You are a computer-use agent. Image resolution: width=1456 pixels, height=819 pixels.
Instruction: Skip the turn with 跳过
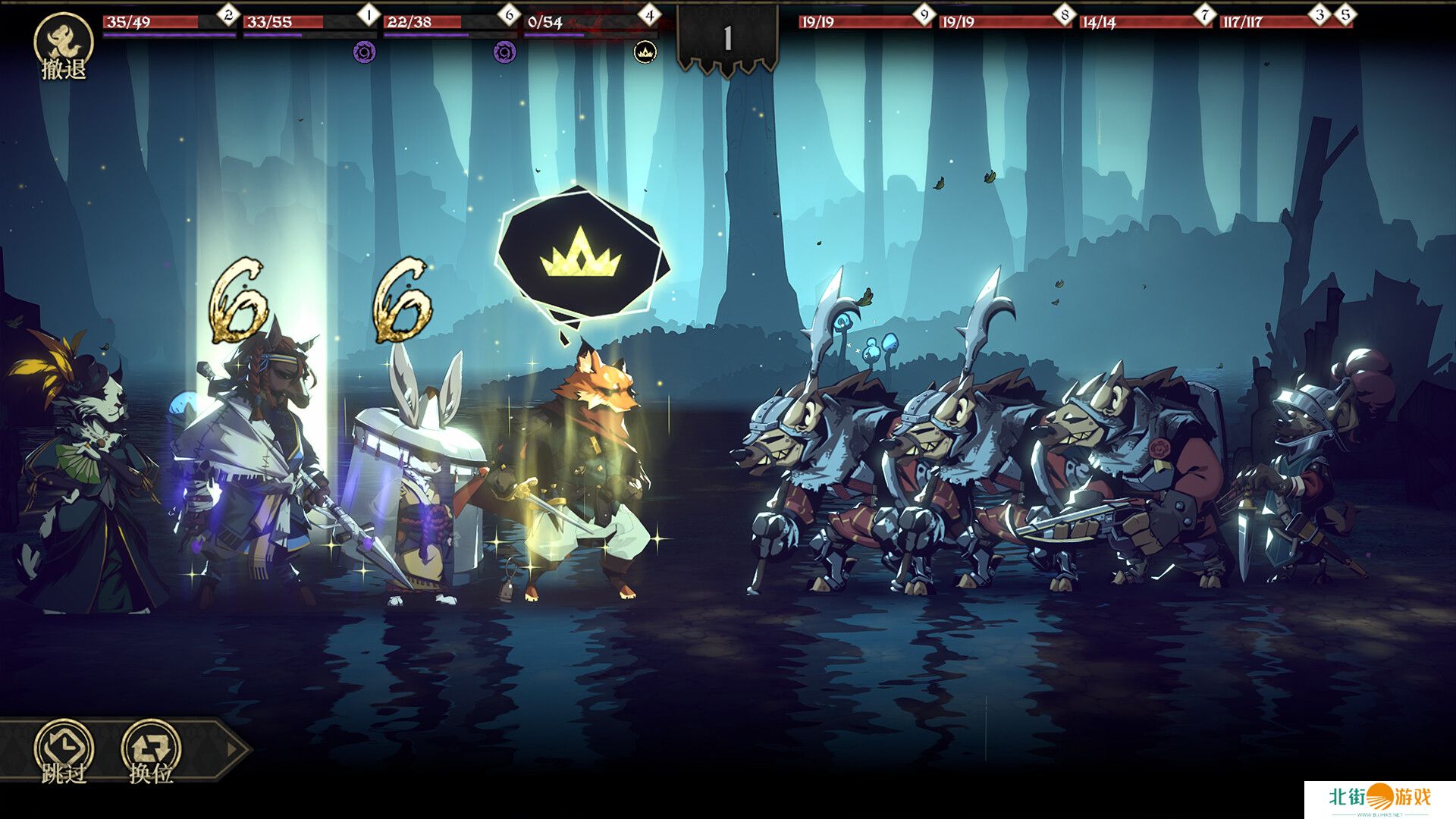pyautogui.click(x=64, y=751)
